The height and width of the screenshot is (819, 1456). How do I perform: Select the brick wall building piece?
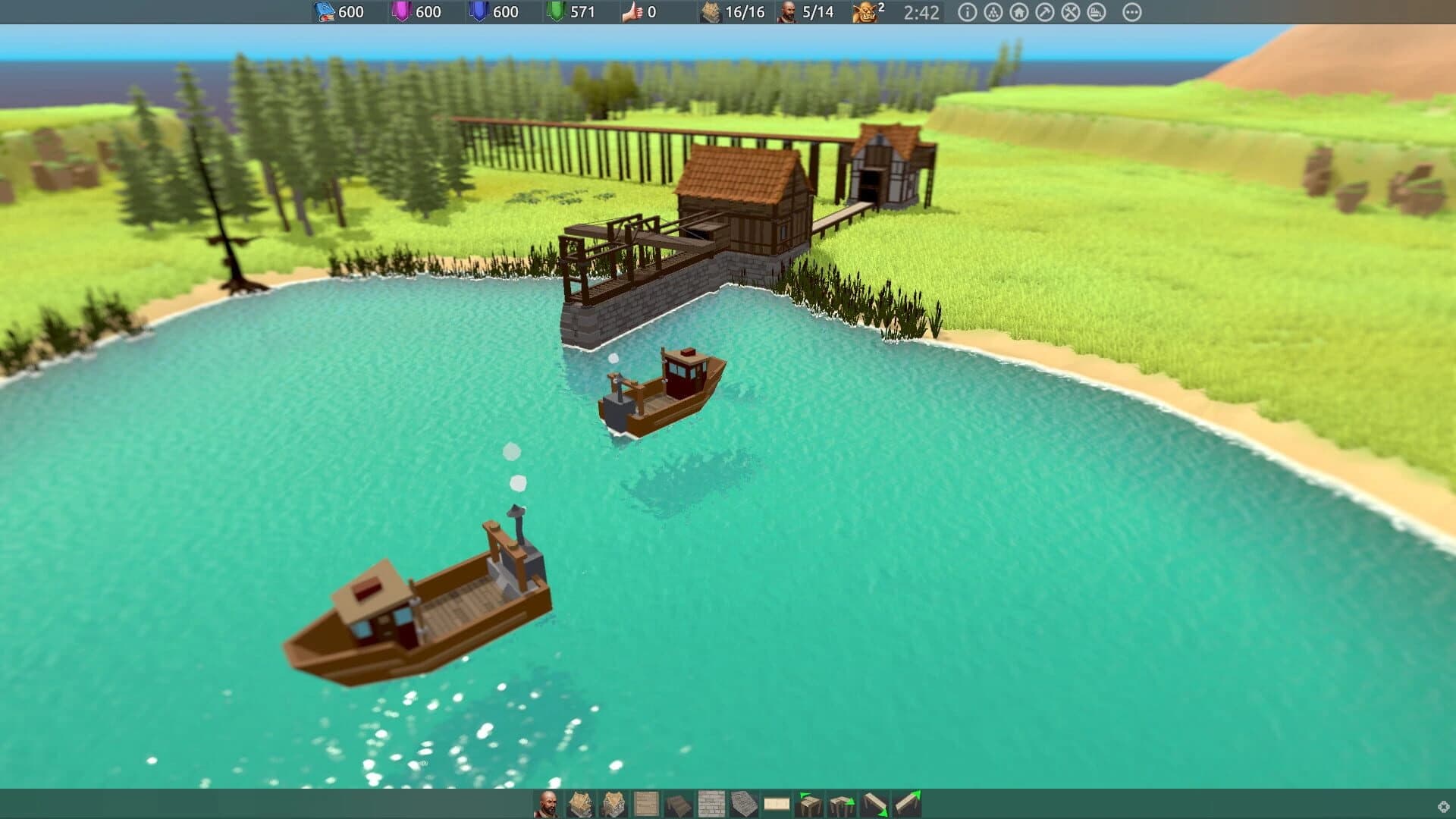click(710, 802)
